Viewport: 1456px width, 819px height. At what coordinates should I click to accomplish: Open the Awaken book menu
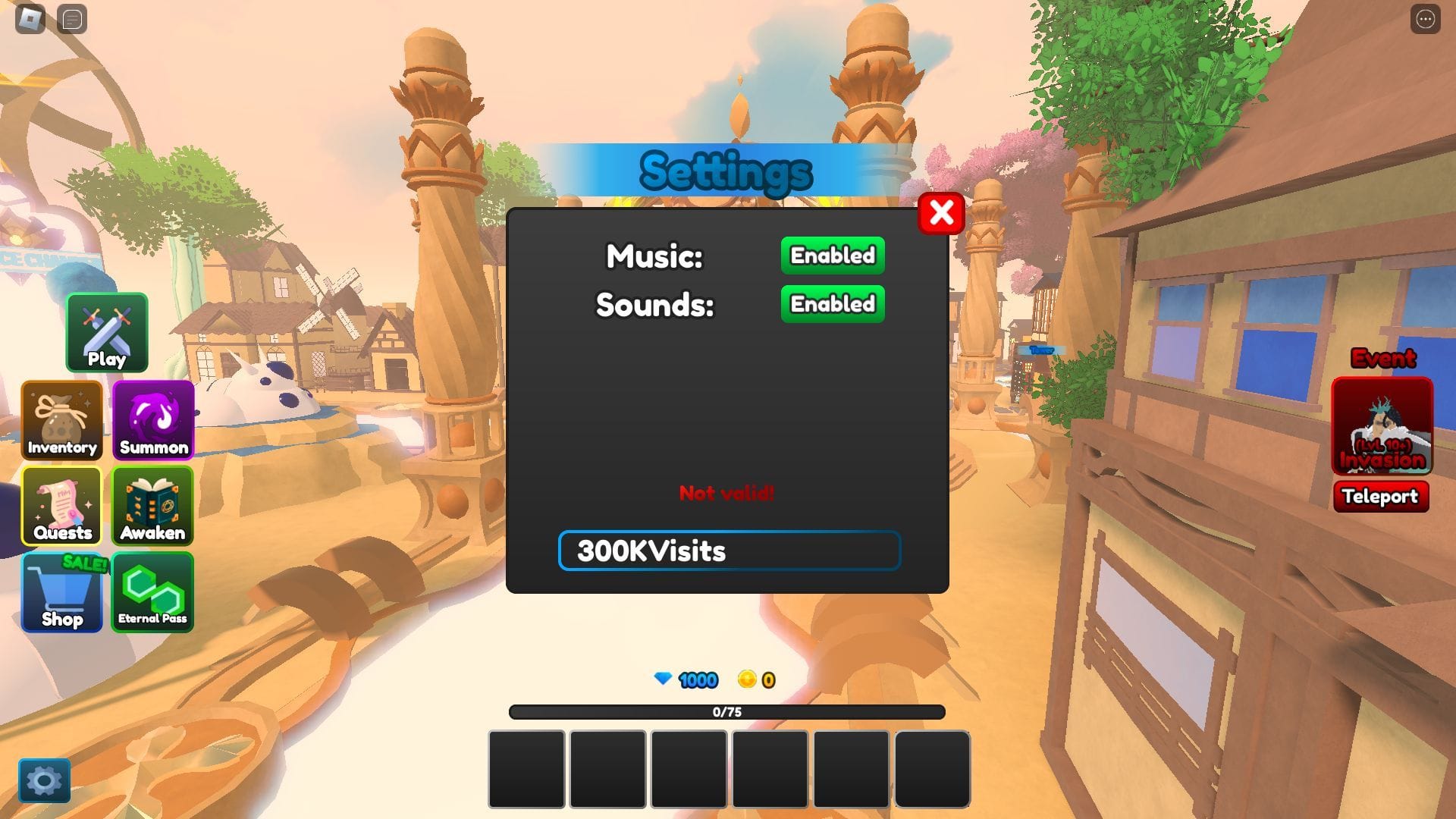point(152,506)
